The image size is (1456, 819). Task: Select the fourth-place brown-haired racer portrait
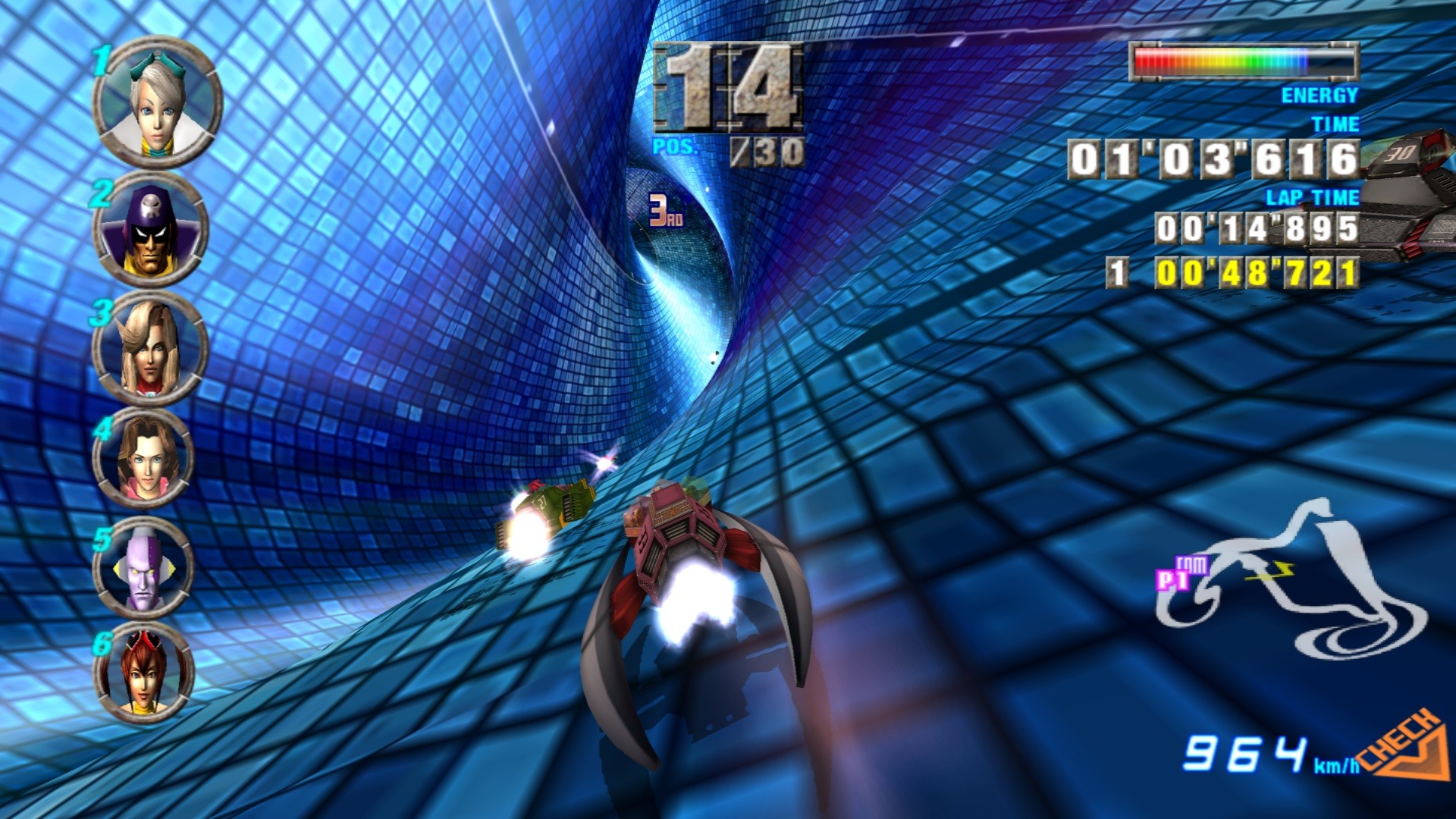point(145,457)
